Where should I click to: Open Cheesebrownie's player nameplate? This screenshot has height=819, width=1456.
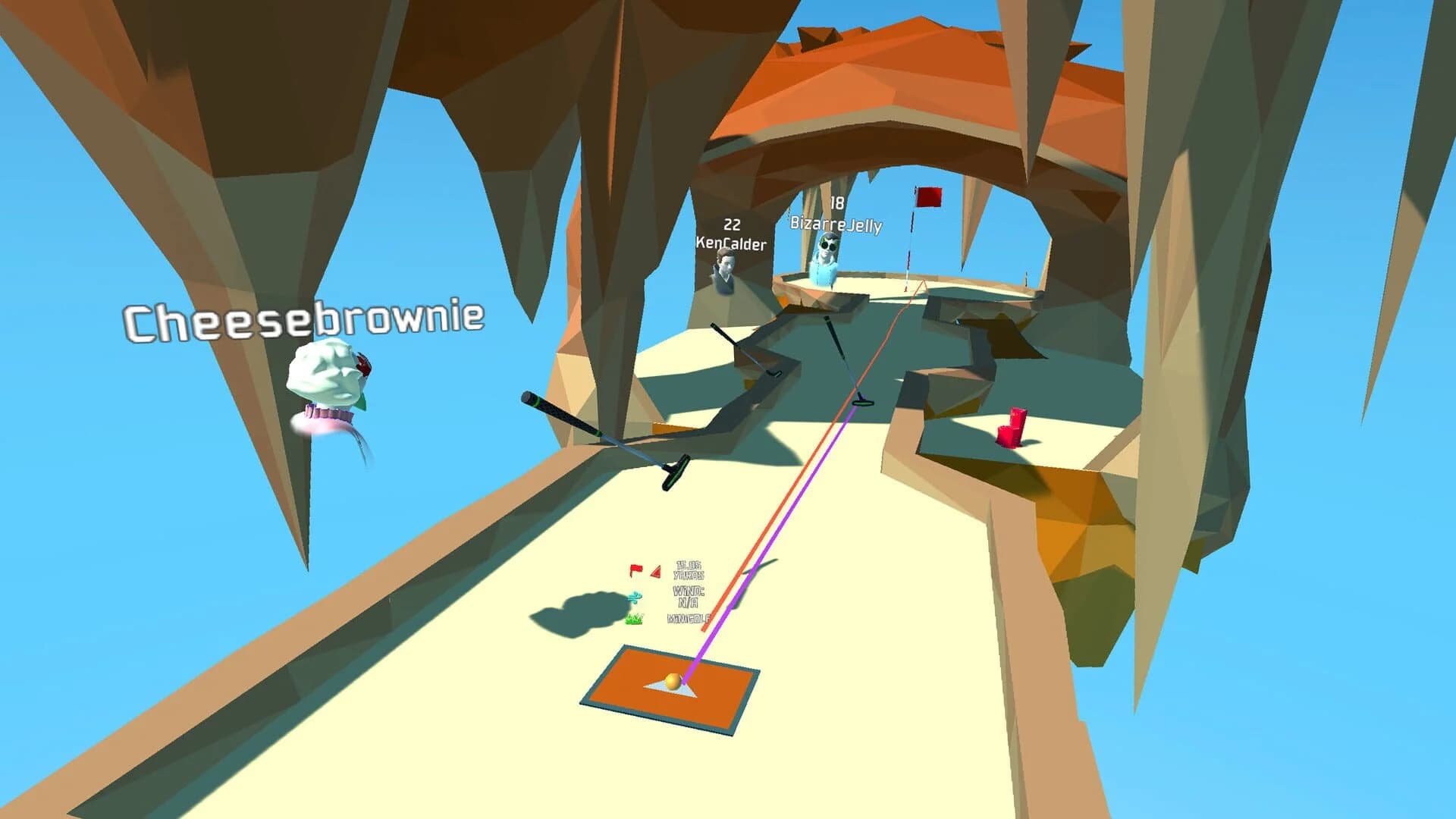(x=305, y=319)
